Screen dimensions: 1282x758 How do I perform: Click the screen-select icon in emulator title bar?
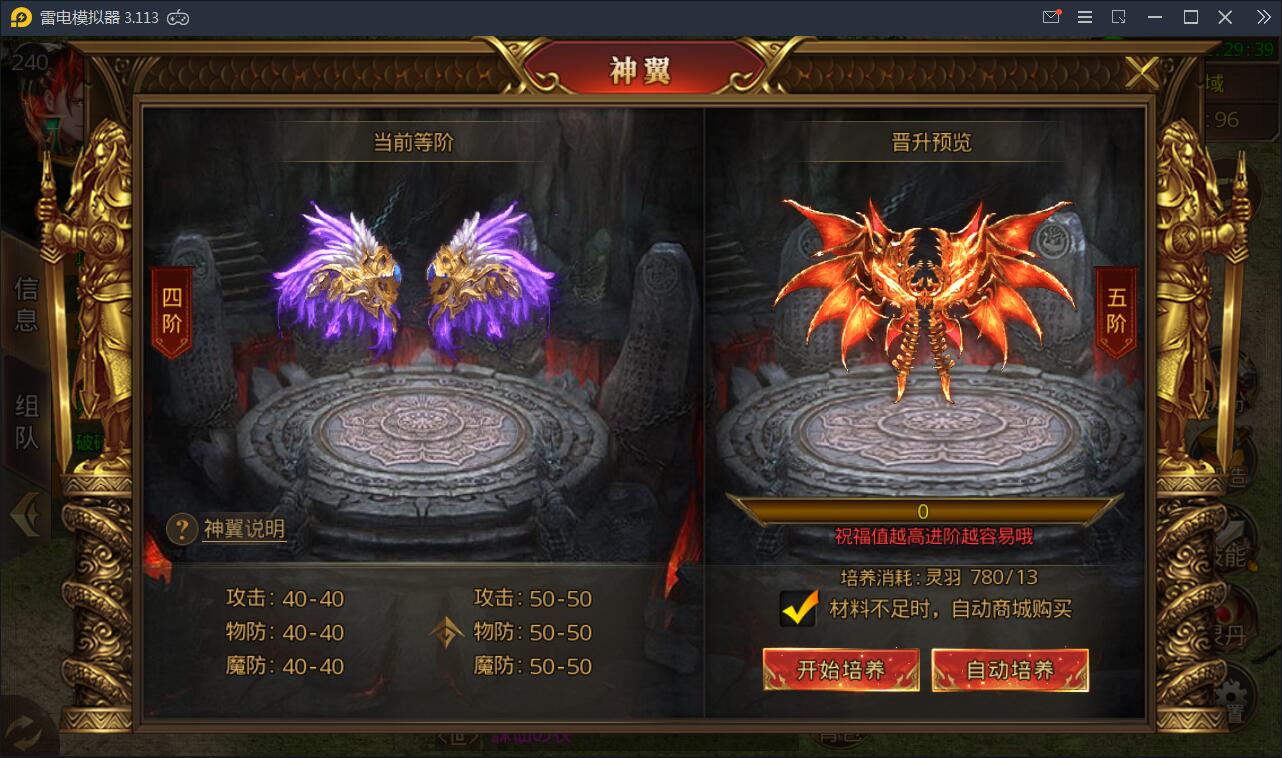[1119, 17]
